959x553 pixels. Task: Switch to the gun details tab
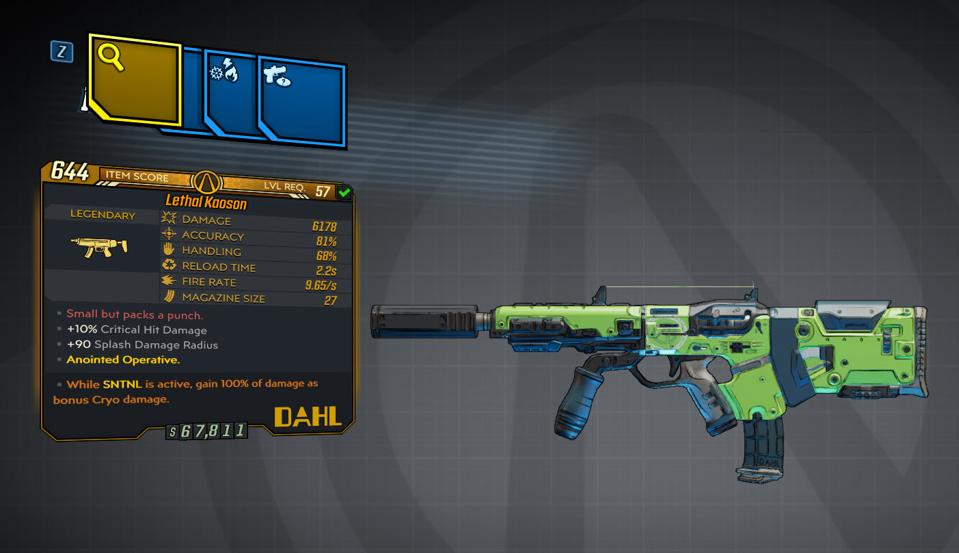tap(301, 99)
